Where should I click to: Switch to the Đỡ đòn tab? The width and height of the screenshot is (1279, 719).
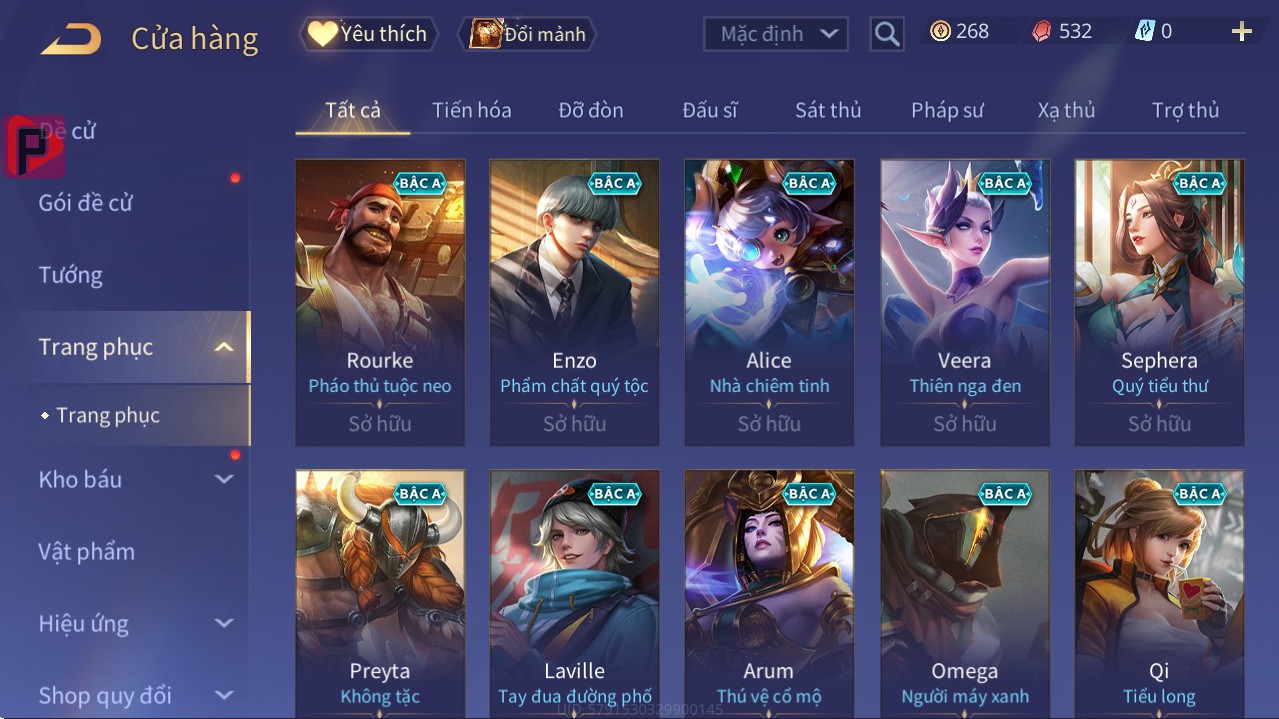[x=591, y=110]
